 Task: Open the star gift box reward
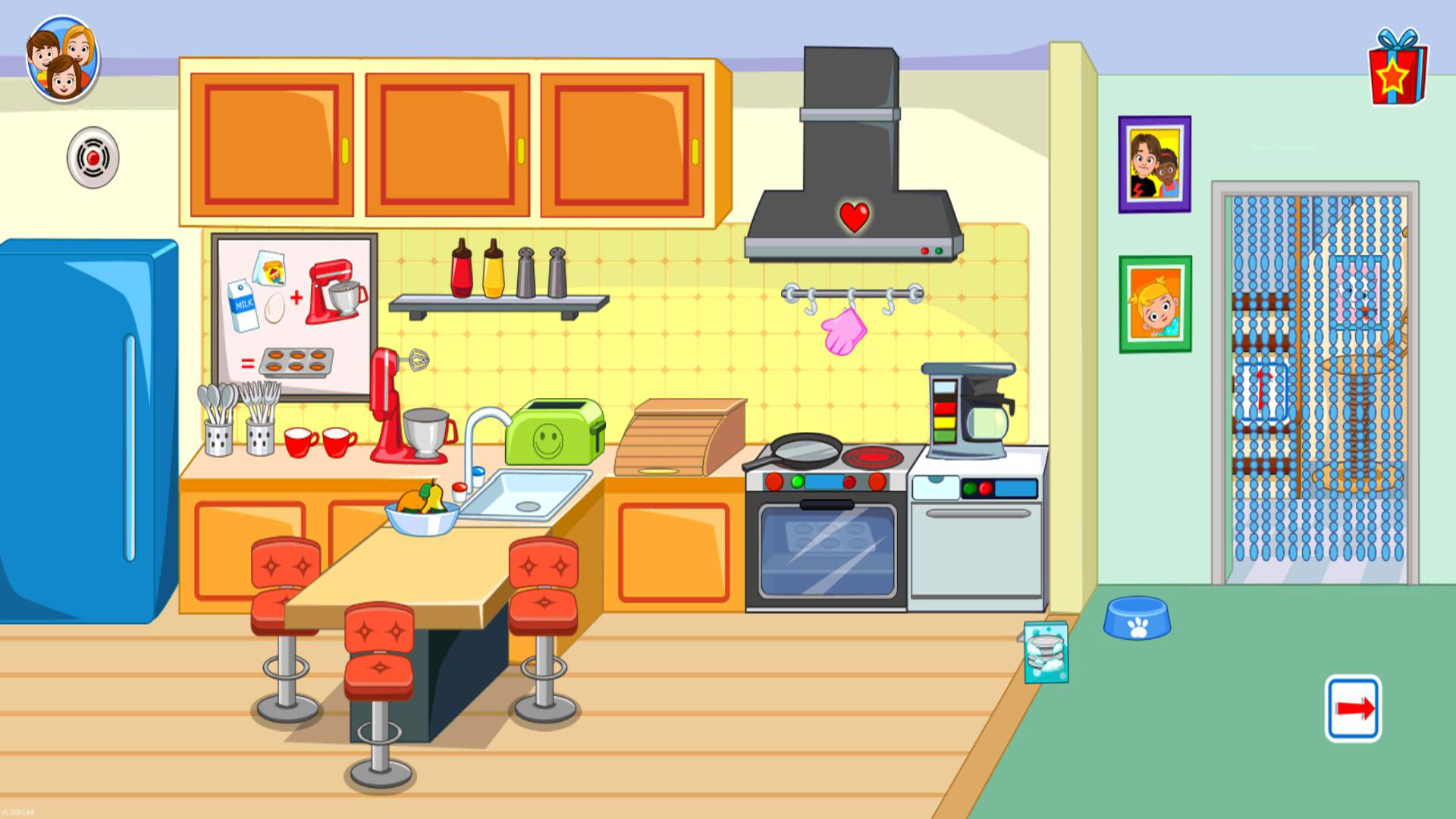pyautogui.click(x=1397, y=70)
